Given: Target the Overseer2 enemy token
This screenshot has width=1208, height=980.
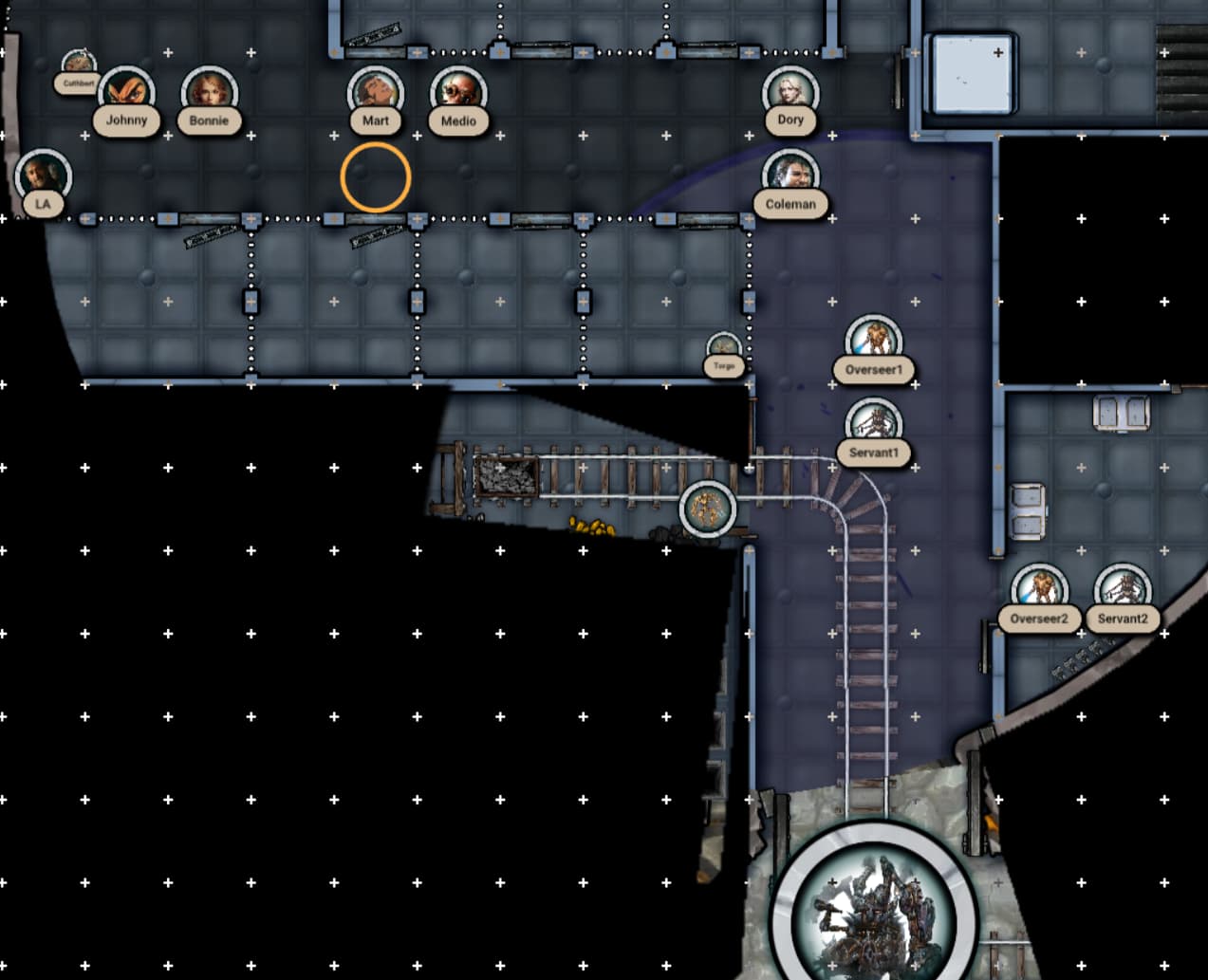Looking at the screenshot, I should tap(1039, 591).
